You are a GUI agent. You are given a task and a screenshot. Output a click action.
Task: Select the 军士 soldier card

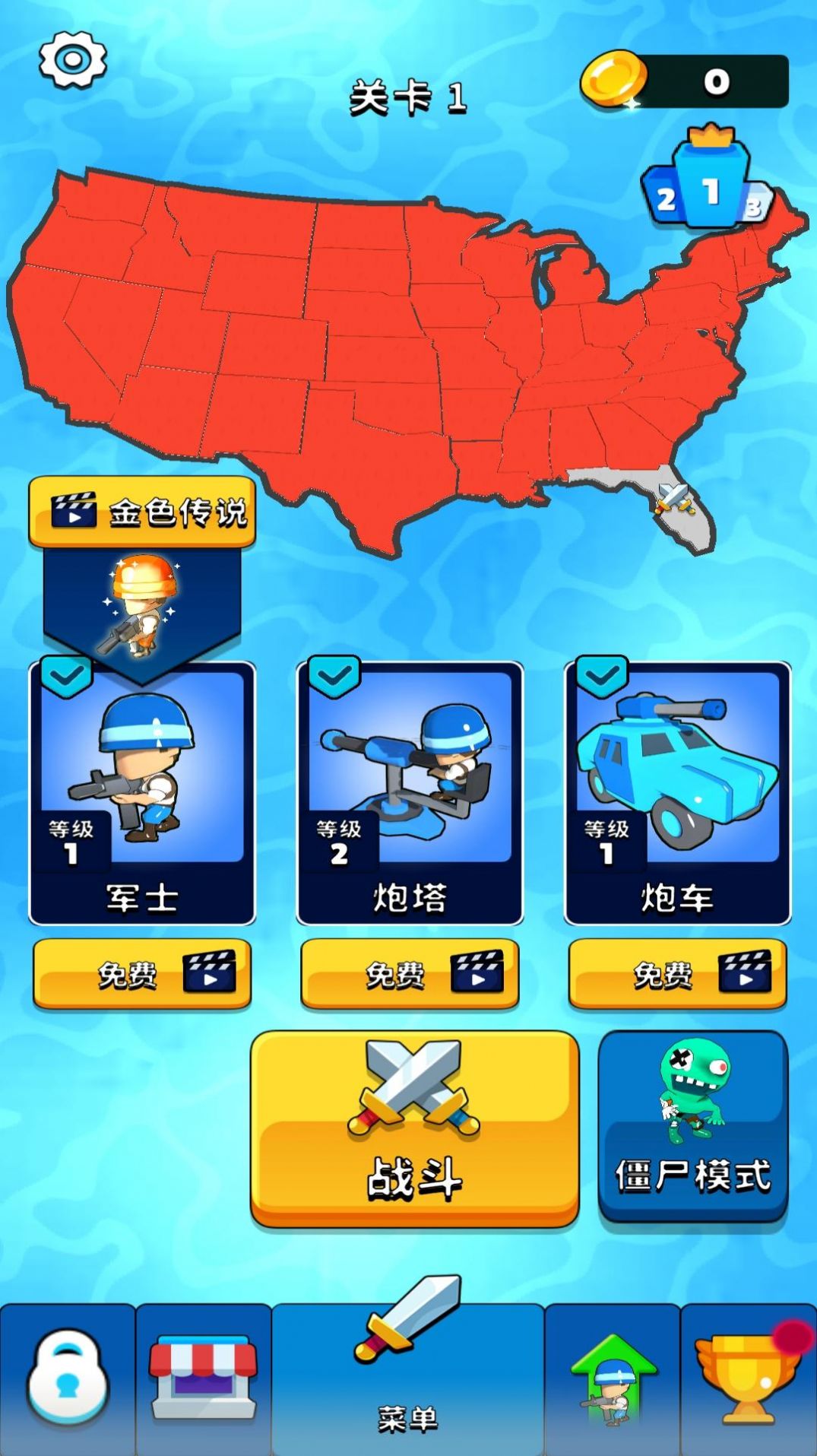(x=142, y=793)
